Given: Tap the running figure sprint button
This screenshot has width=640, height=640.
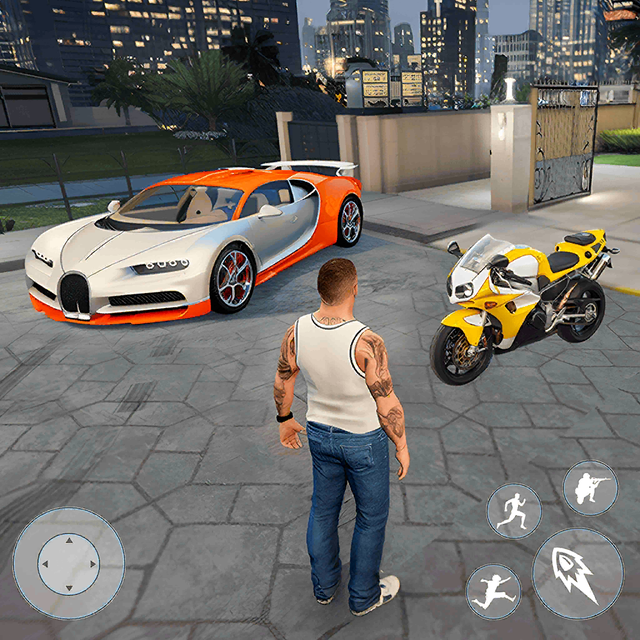Looking at the screenshot, I should tap(513, 510).
